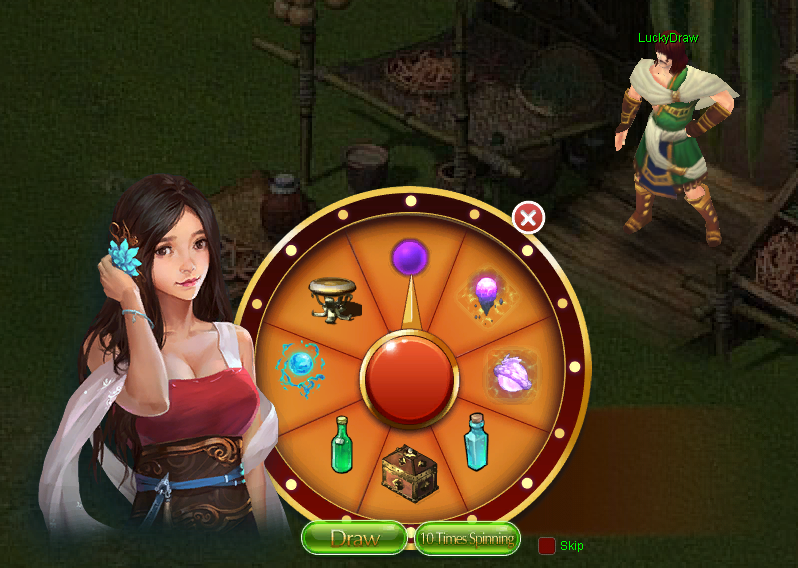The image size is (798, 568).
Task: Click the green Draw button
Action: coord(354,539)
